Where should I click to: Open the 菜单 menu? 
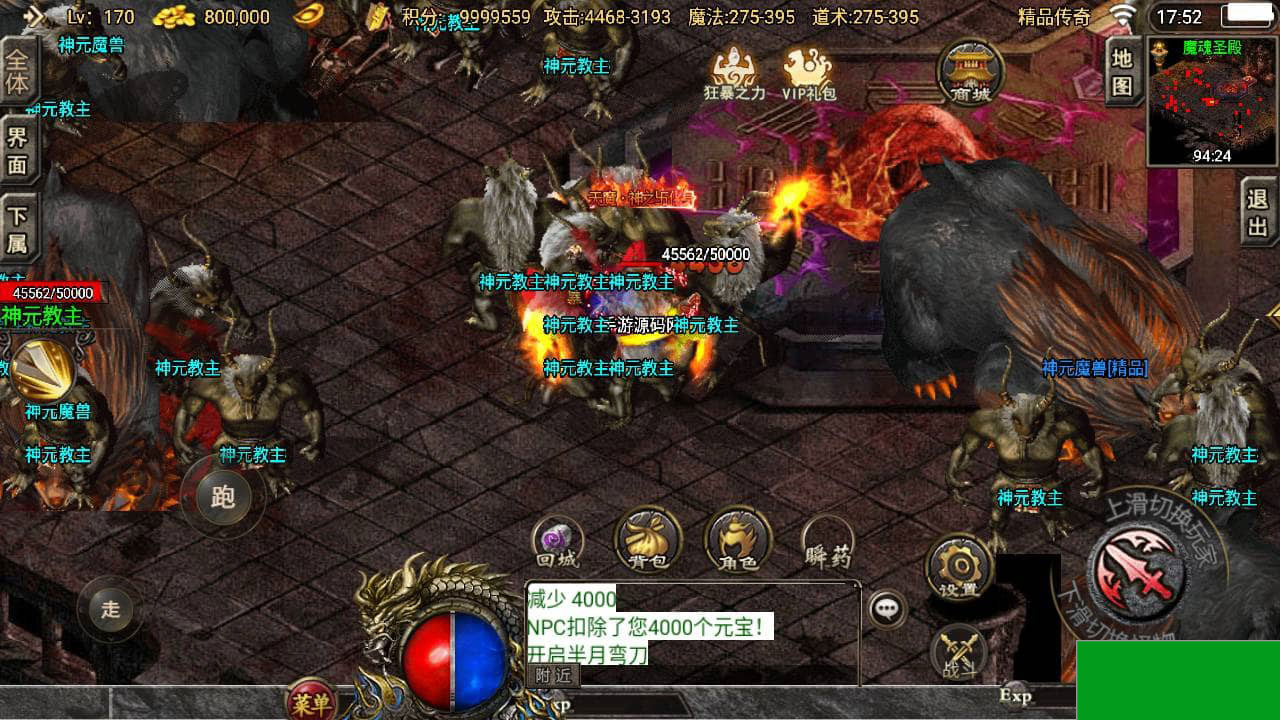[x=312, y=703]
